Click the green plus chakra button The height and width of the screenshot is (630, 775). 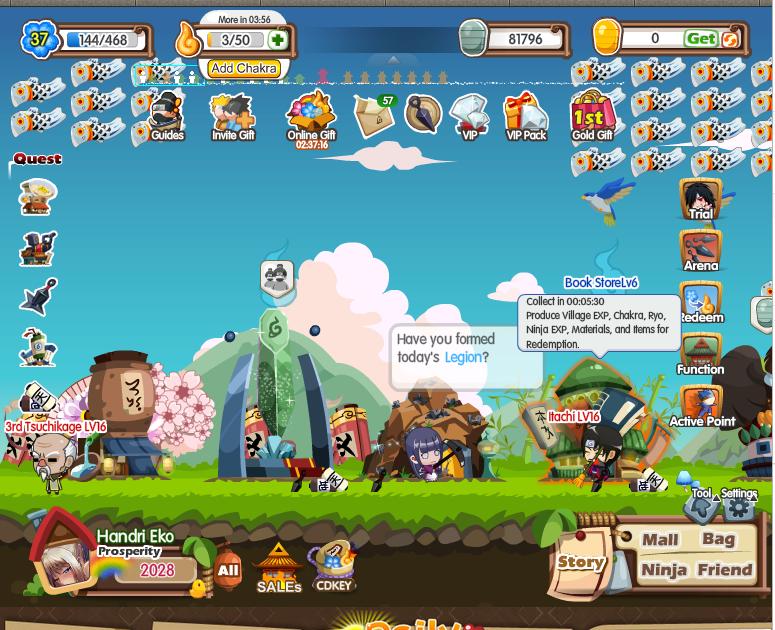(277, 40)
